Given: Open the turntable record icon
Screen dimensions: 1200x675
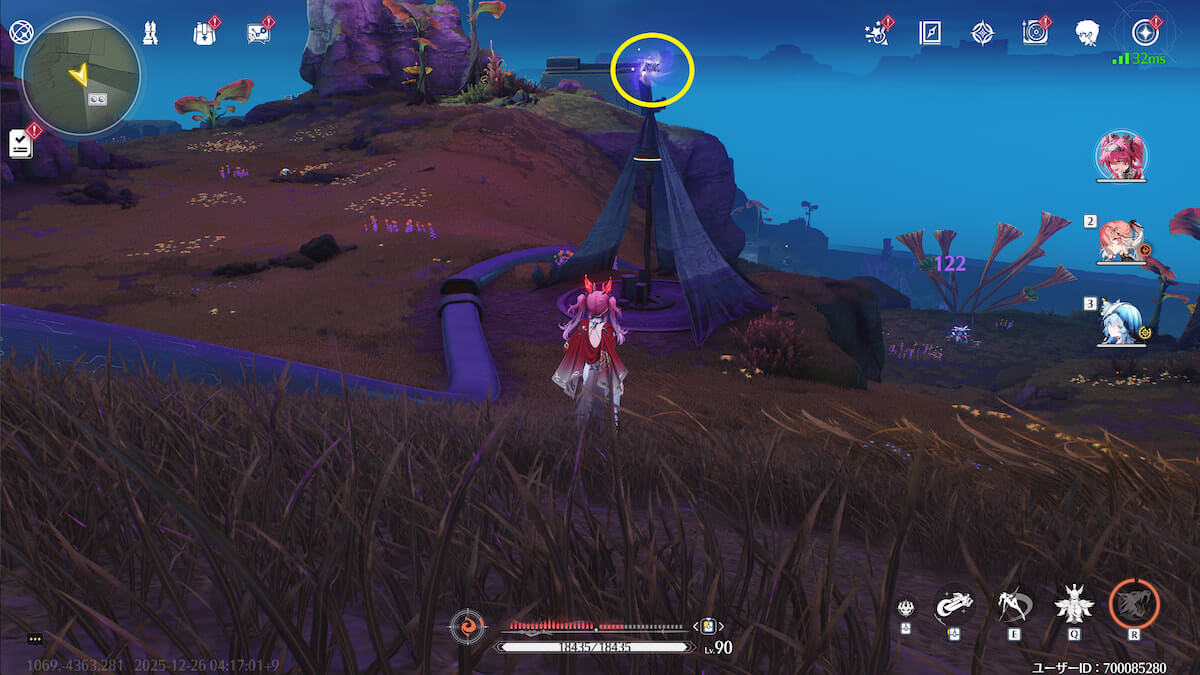Looking at the screenshot, I should tap(1035, 32).
